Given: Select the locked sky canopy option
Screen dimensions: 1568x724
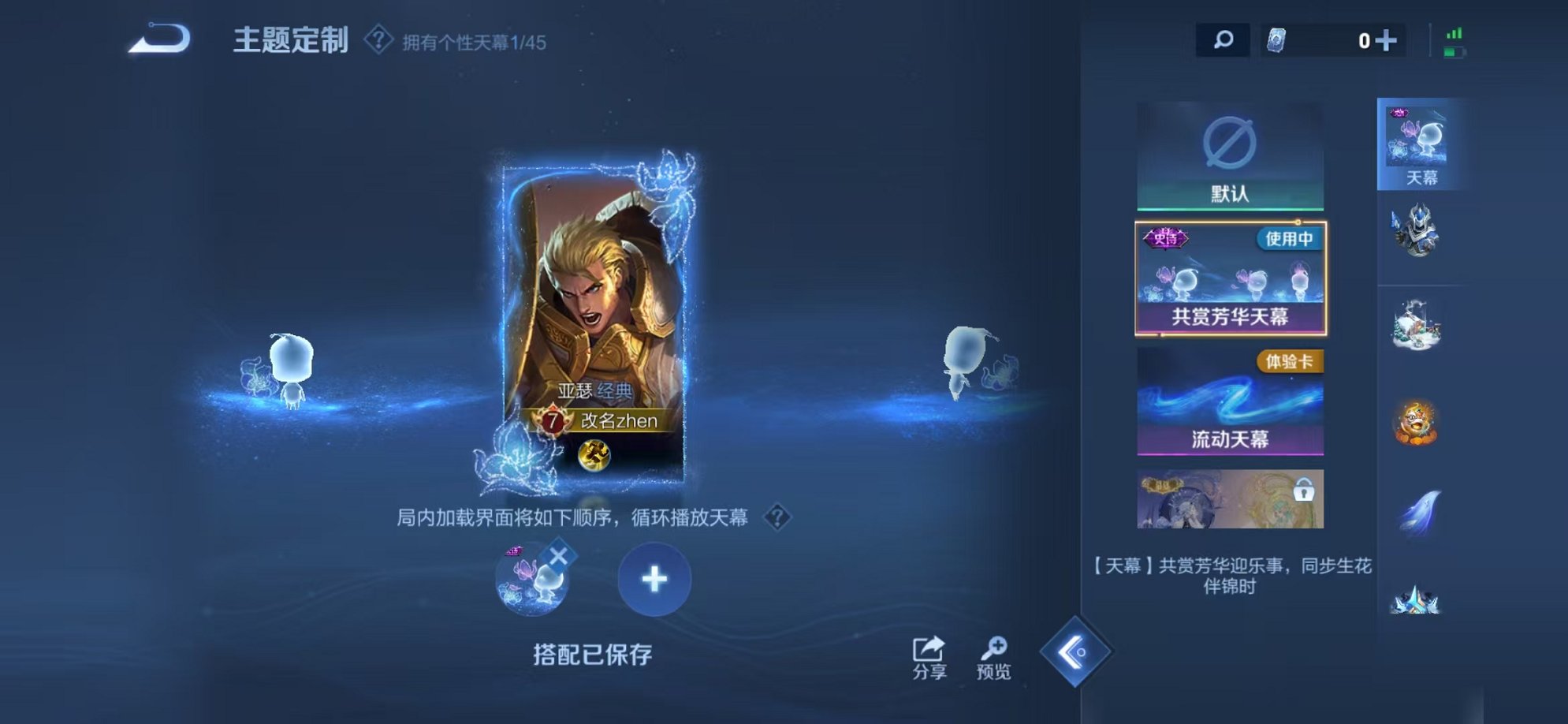Looking at the screenshot, I should (1231, 499).
